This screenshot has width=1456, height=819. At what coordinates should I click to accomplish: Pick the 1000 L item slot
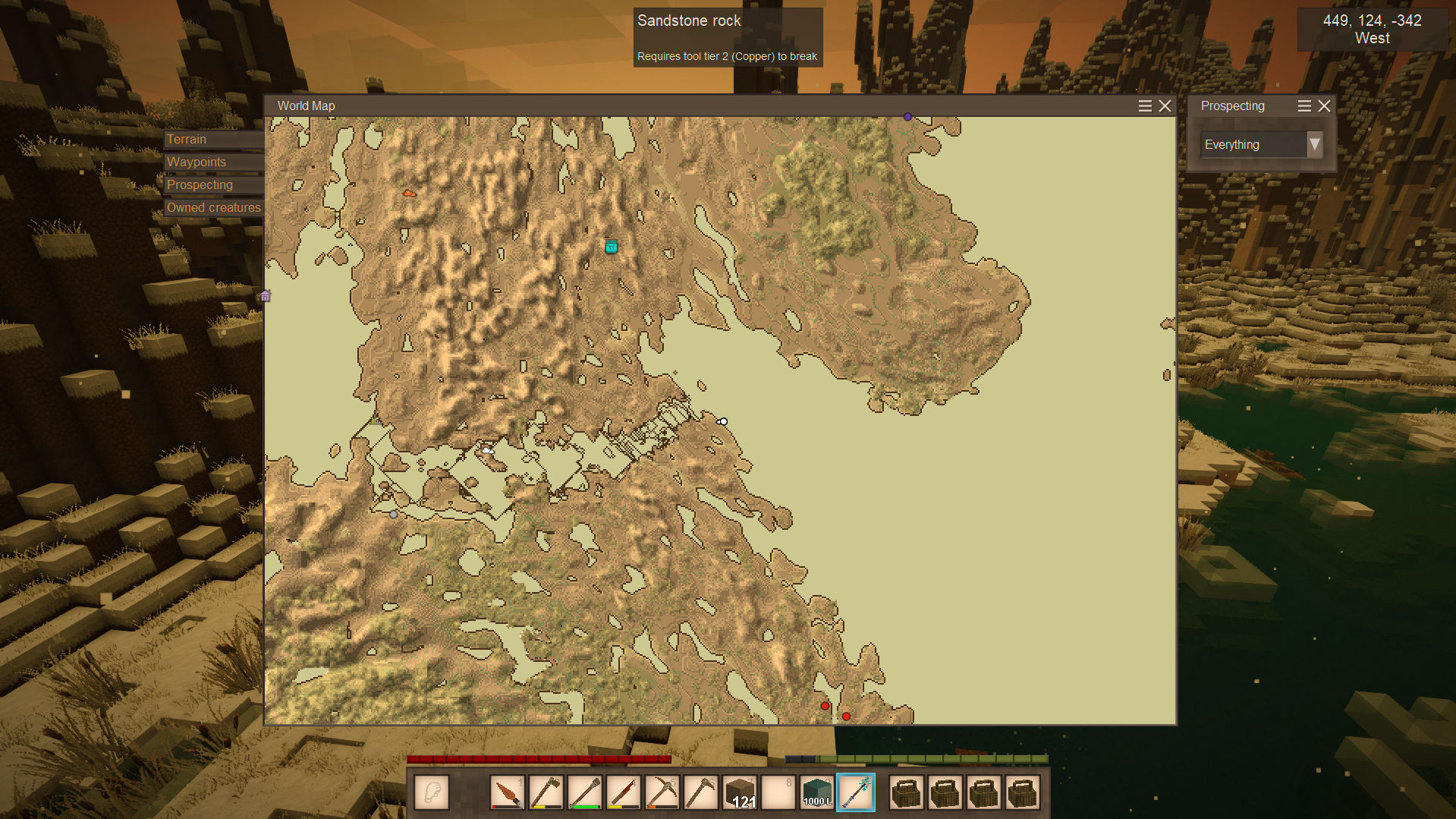pos(817,793)
